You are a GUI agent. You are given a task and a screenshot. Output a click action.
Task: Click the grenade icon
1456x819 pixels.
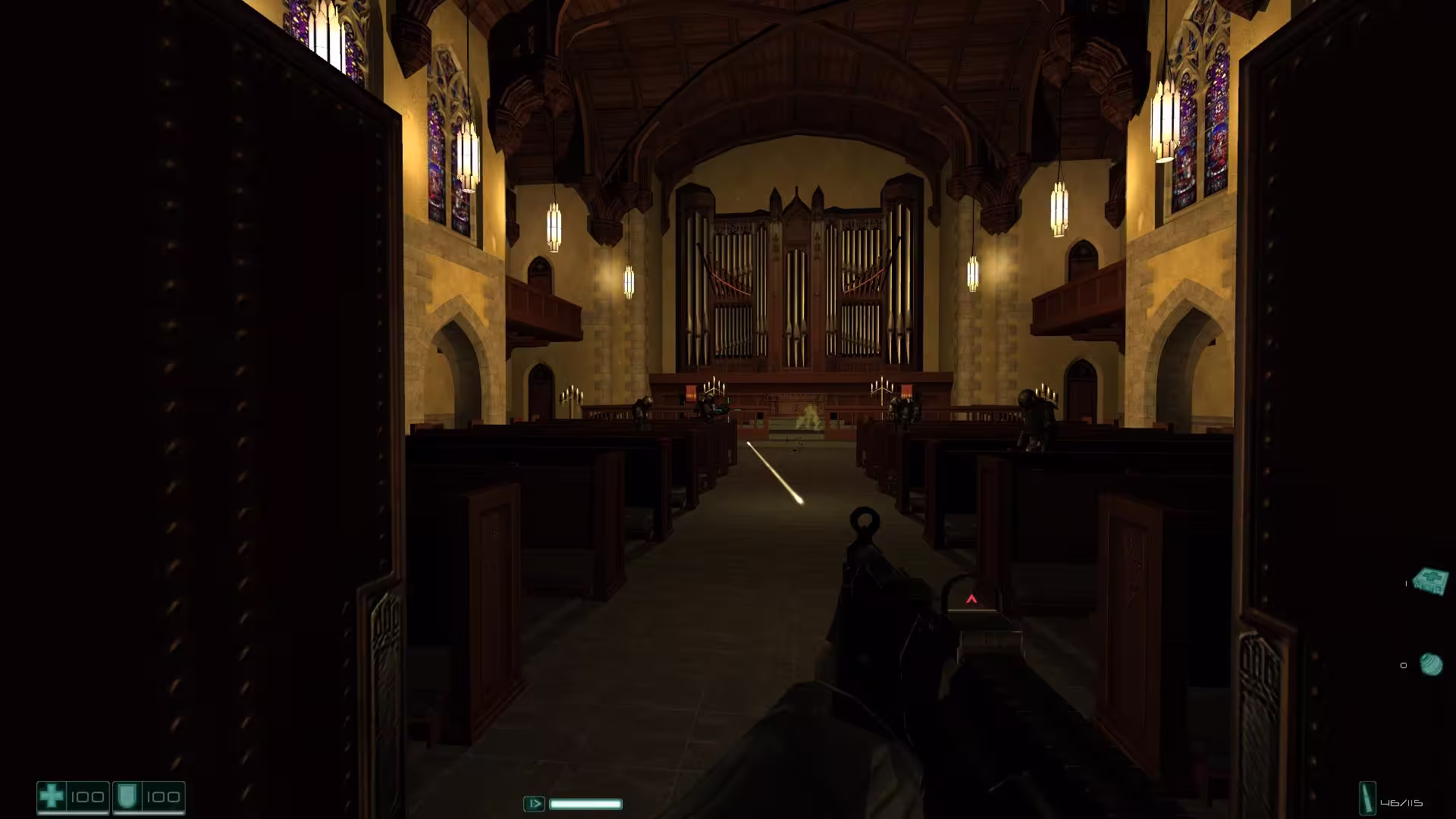click(1431, 665)
